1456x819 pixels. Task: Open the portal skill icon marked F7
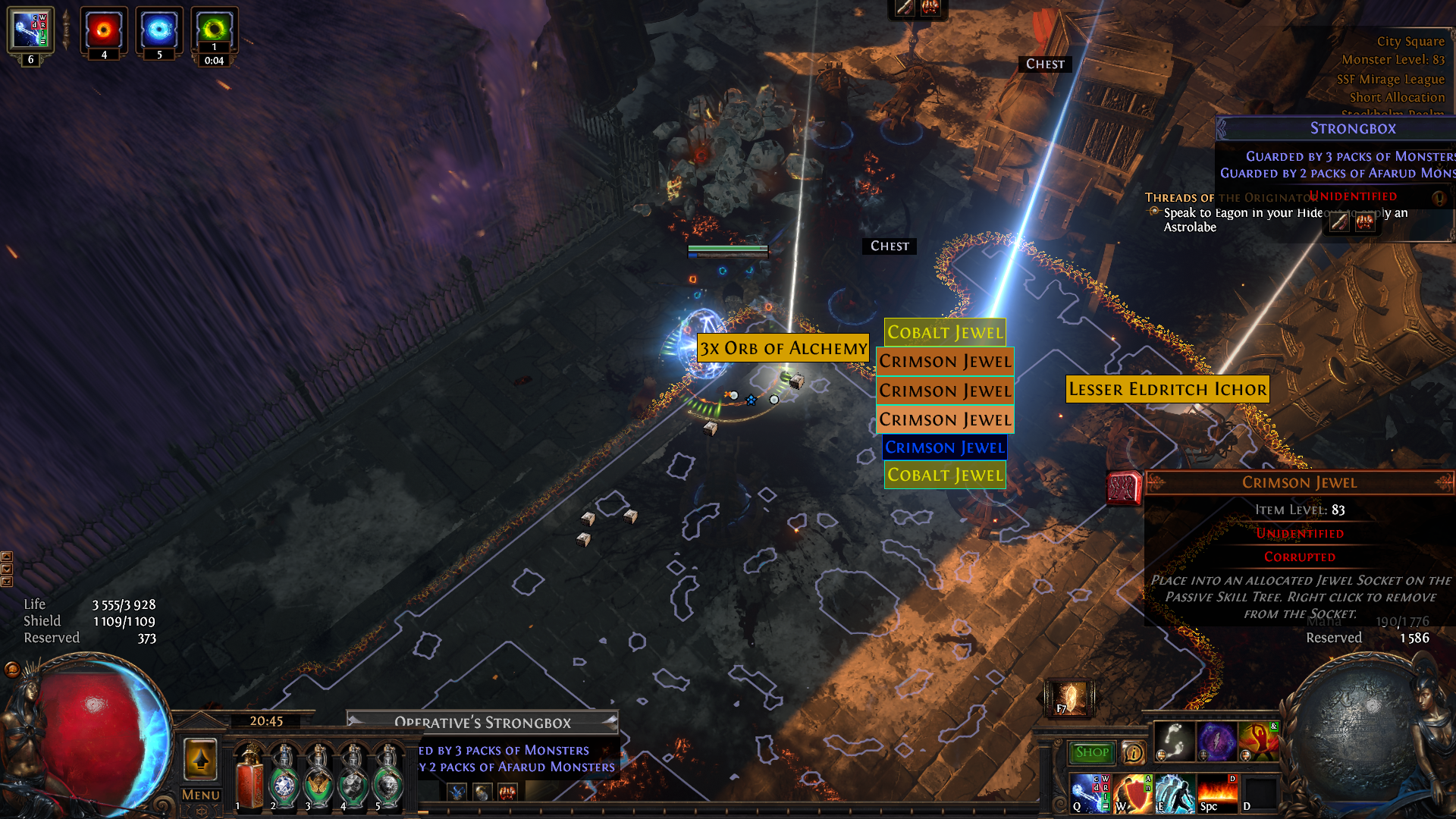(1069, 698)
